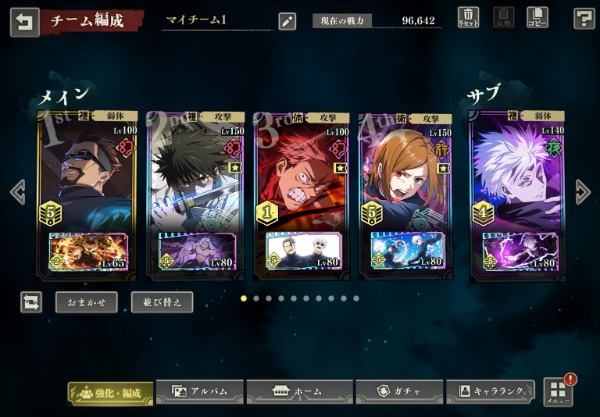Viewport: 600px width, 417px height.
Task: Open the 強化・編成 menu tab
Action: click(110, 392)
